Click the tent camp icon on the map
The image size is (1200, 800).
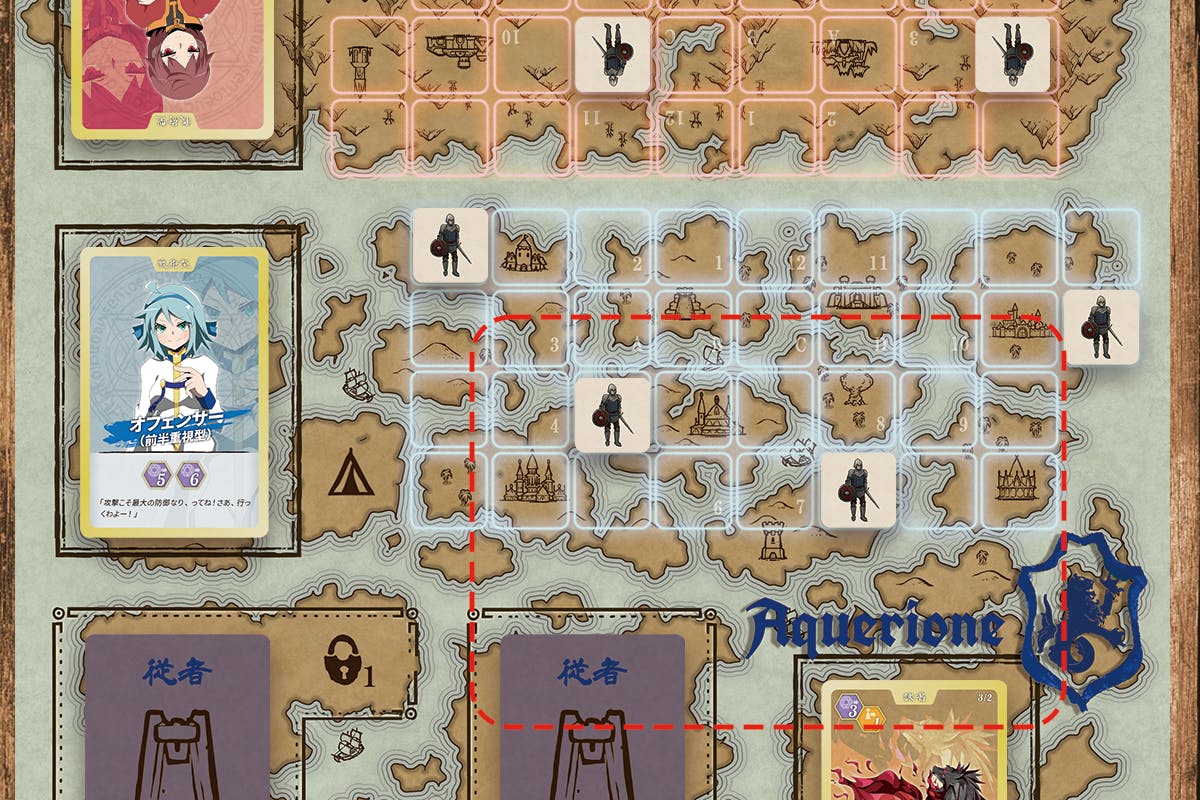351,472
